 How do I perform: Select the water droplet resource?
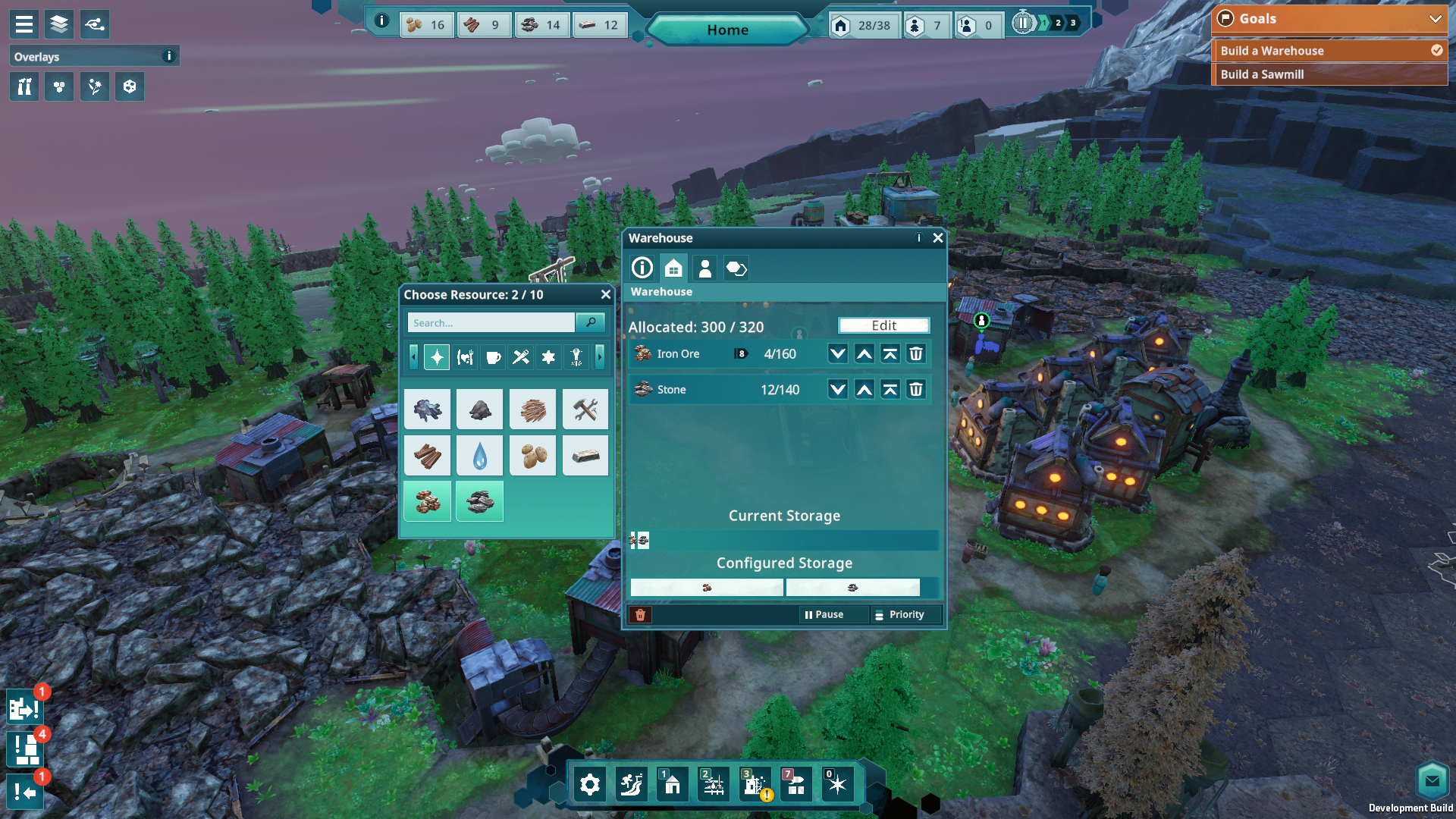pyautogui.click(x=480, y=456)
